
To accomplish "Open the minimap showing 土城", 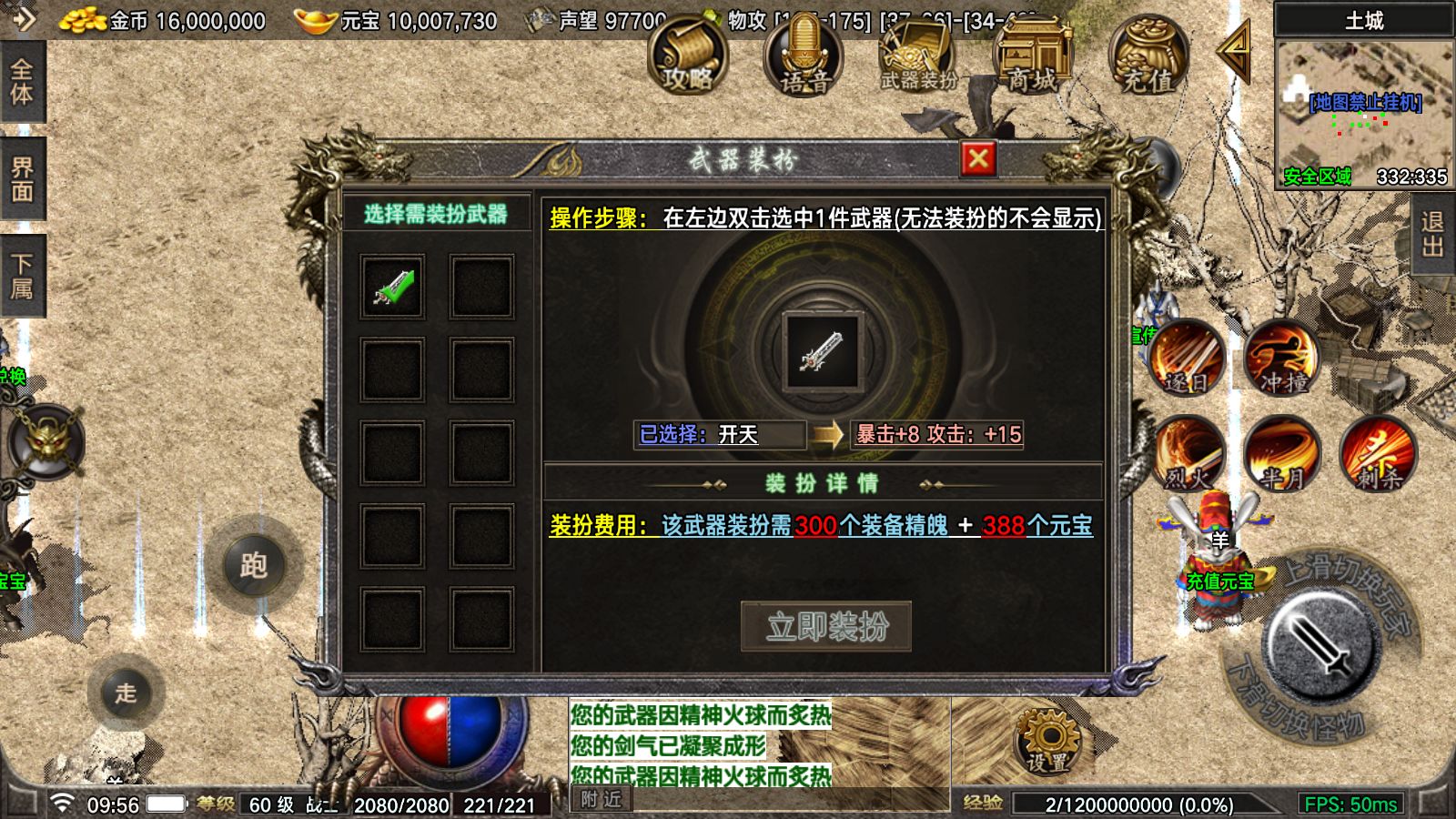I will click(1364, 100).
